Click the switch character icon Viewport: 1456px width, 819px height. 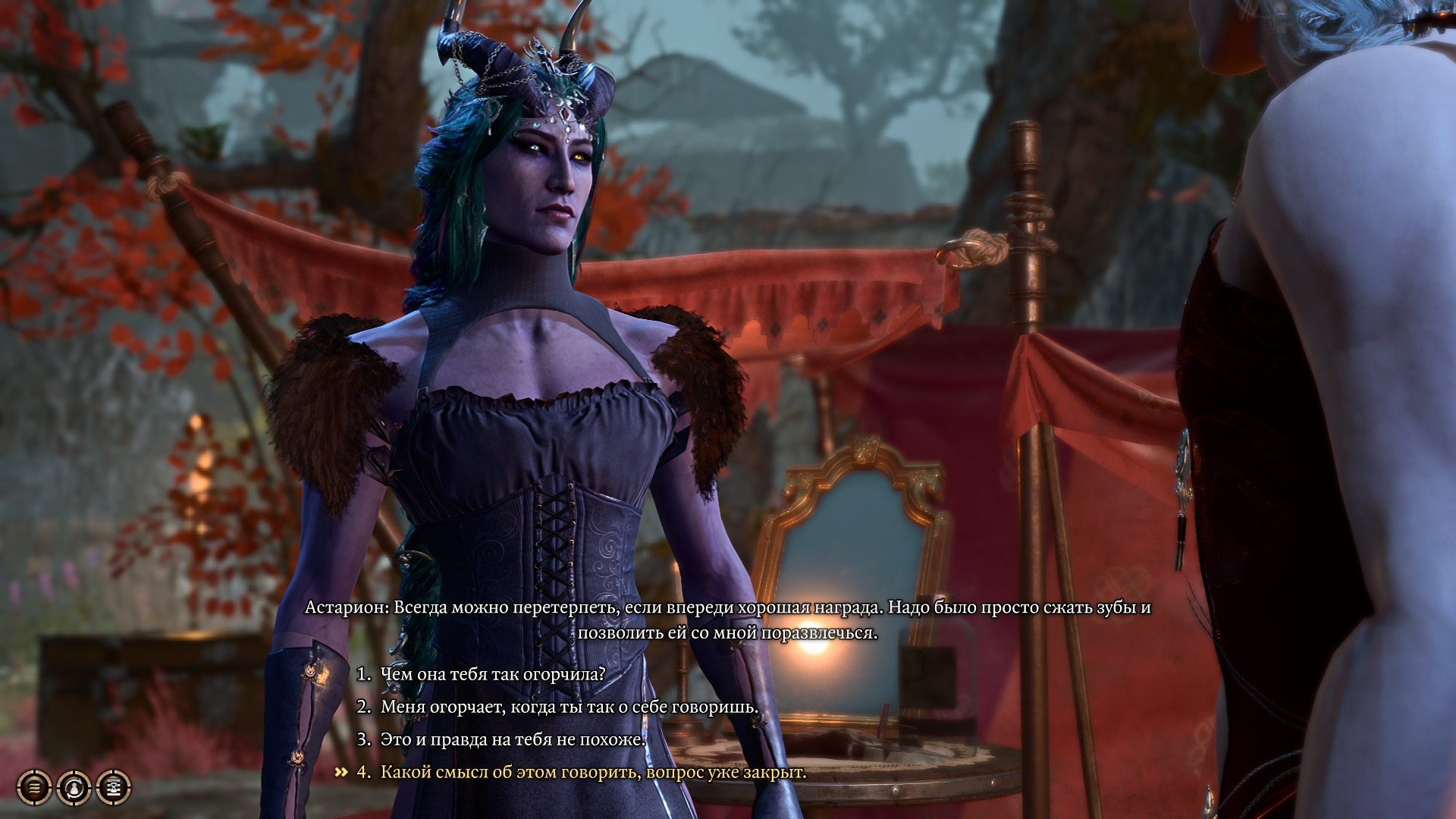click(x=74, y=788)
